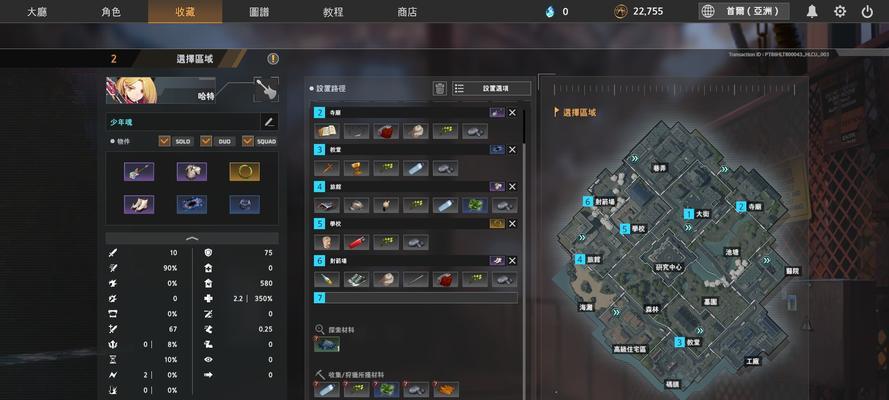The width and height of the screenshot is (889, 400).
Task: Choose the 研究中心 area on the map
Action: coord(668,267)
